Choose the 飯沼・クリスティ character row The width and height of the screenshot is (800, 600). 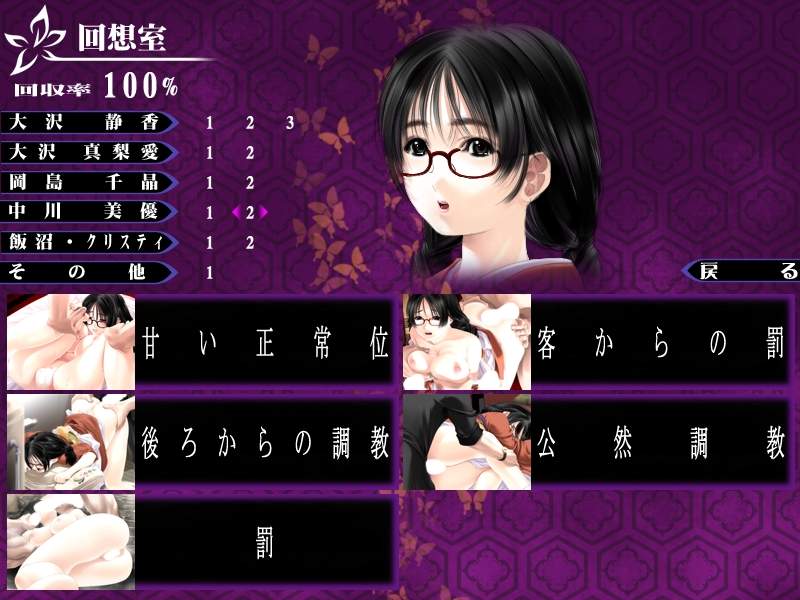(x=88, y=242)
